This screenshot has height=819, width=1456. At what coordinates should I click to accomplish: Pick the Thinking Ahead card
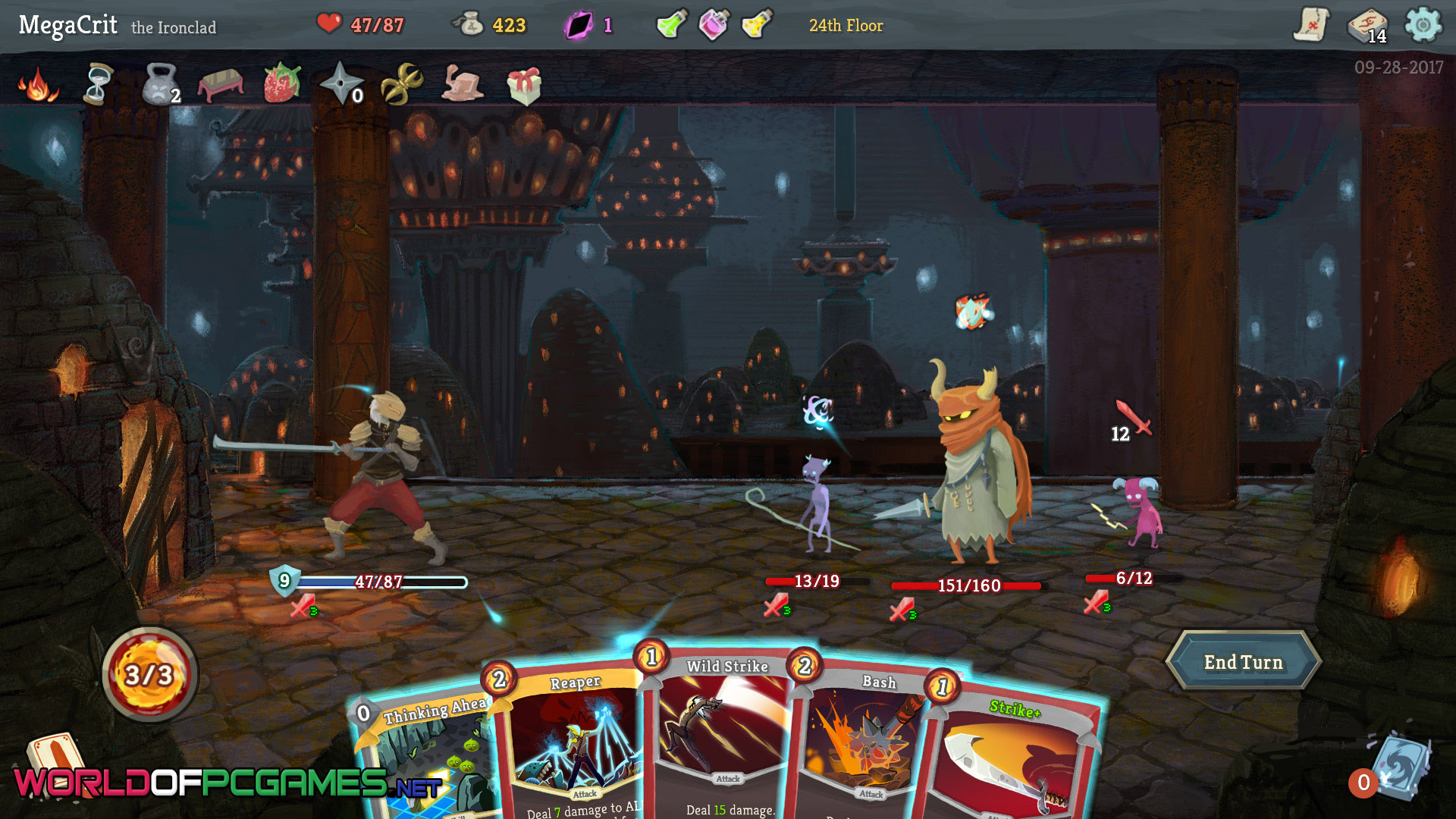point(425,758)
